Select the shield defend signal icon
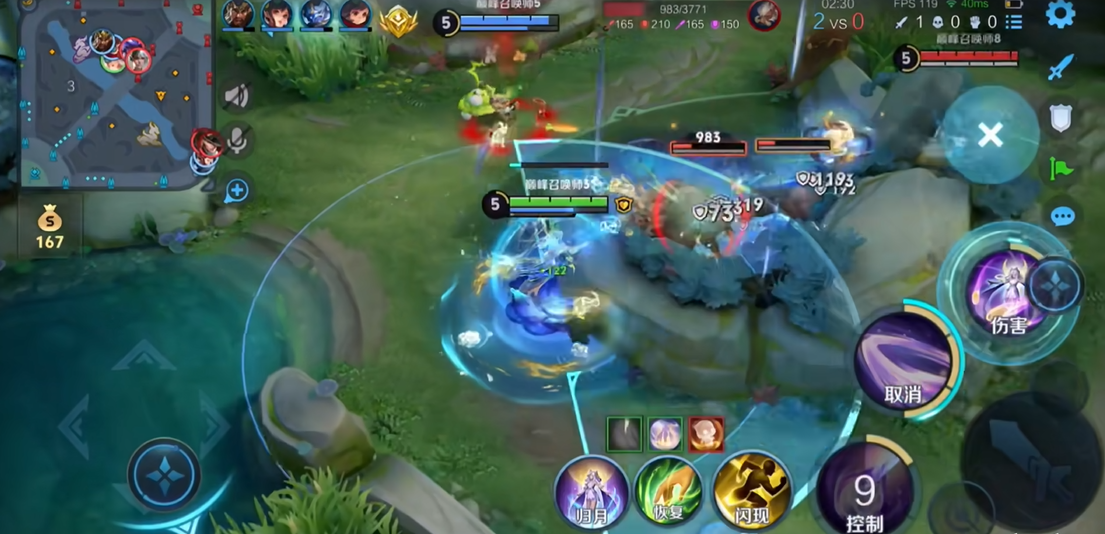1105x534 pixels. (x=1061, y=118)
